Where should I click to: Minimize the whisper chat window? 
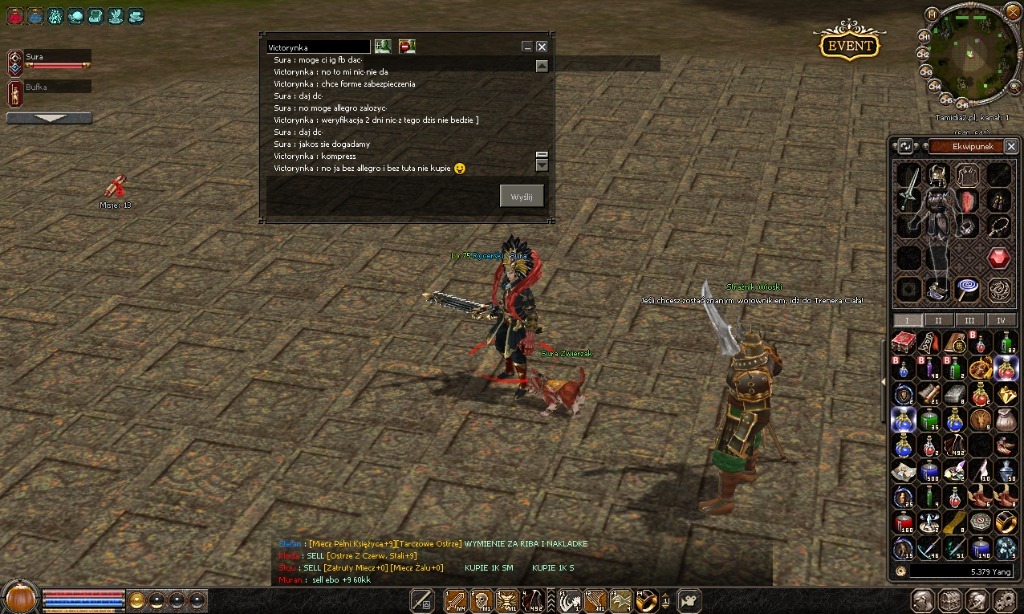(x=527, y=46)
